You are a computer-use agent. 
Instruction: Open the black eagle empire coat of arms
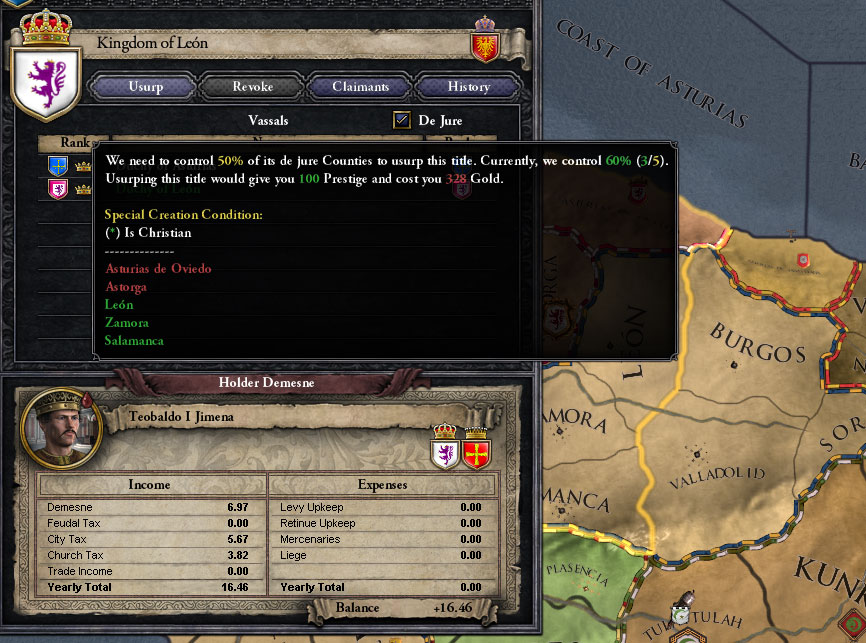click(x=484, y=45)
